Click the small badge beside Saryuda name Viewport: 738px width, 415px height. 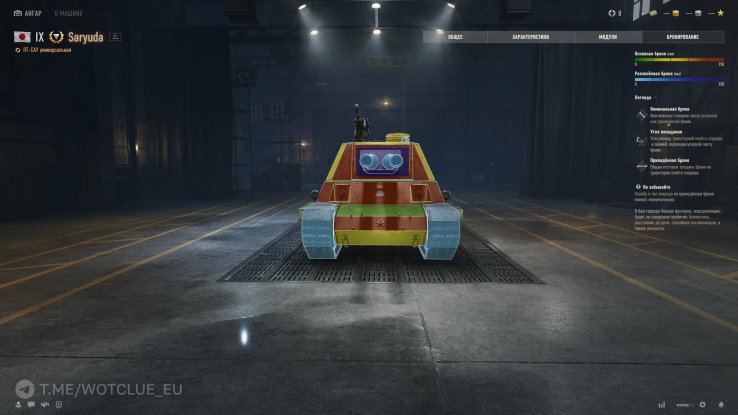coord(115,36)
